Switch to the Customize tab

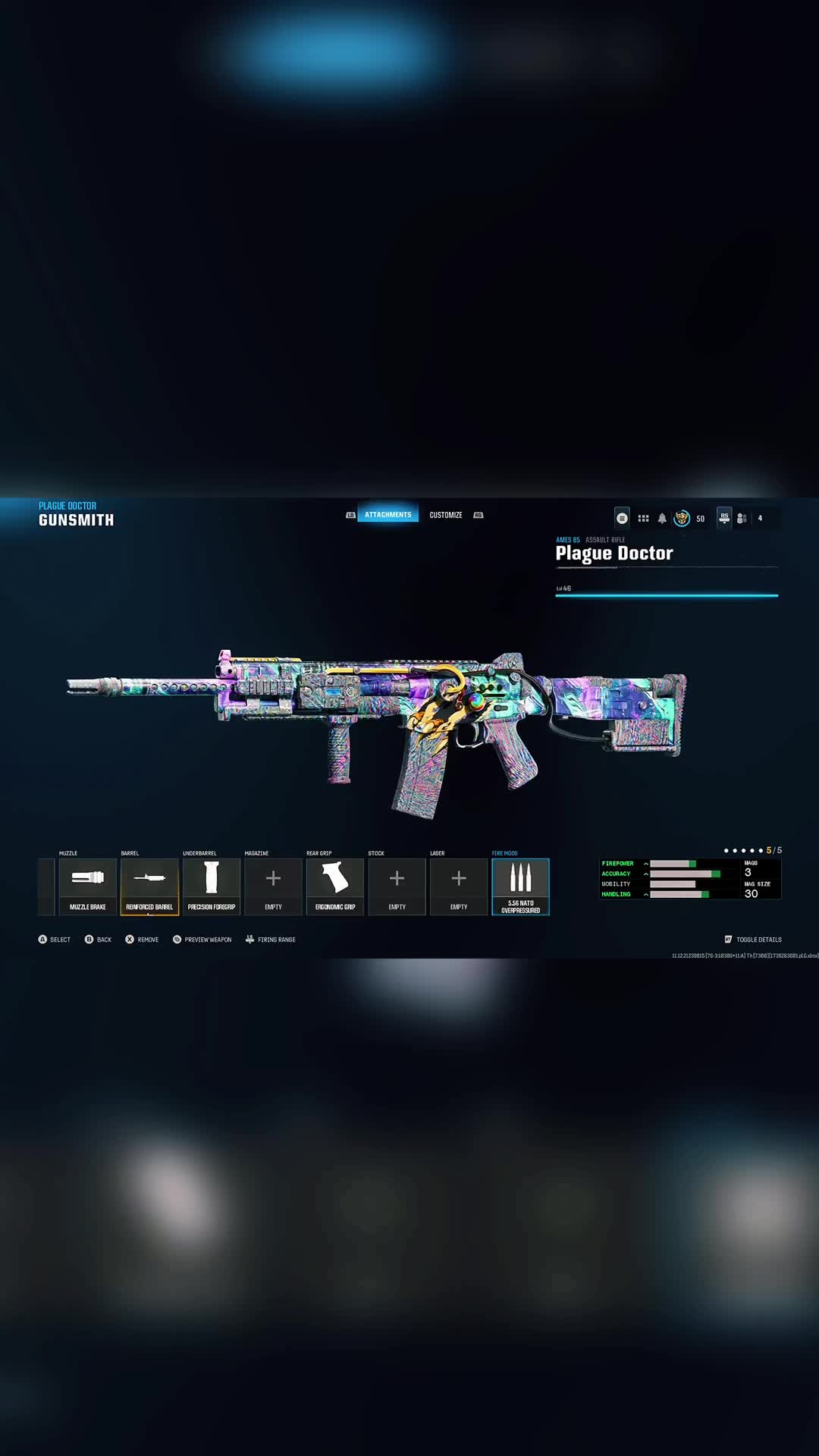coord(446,515)
